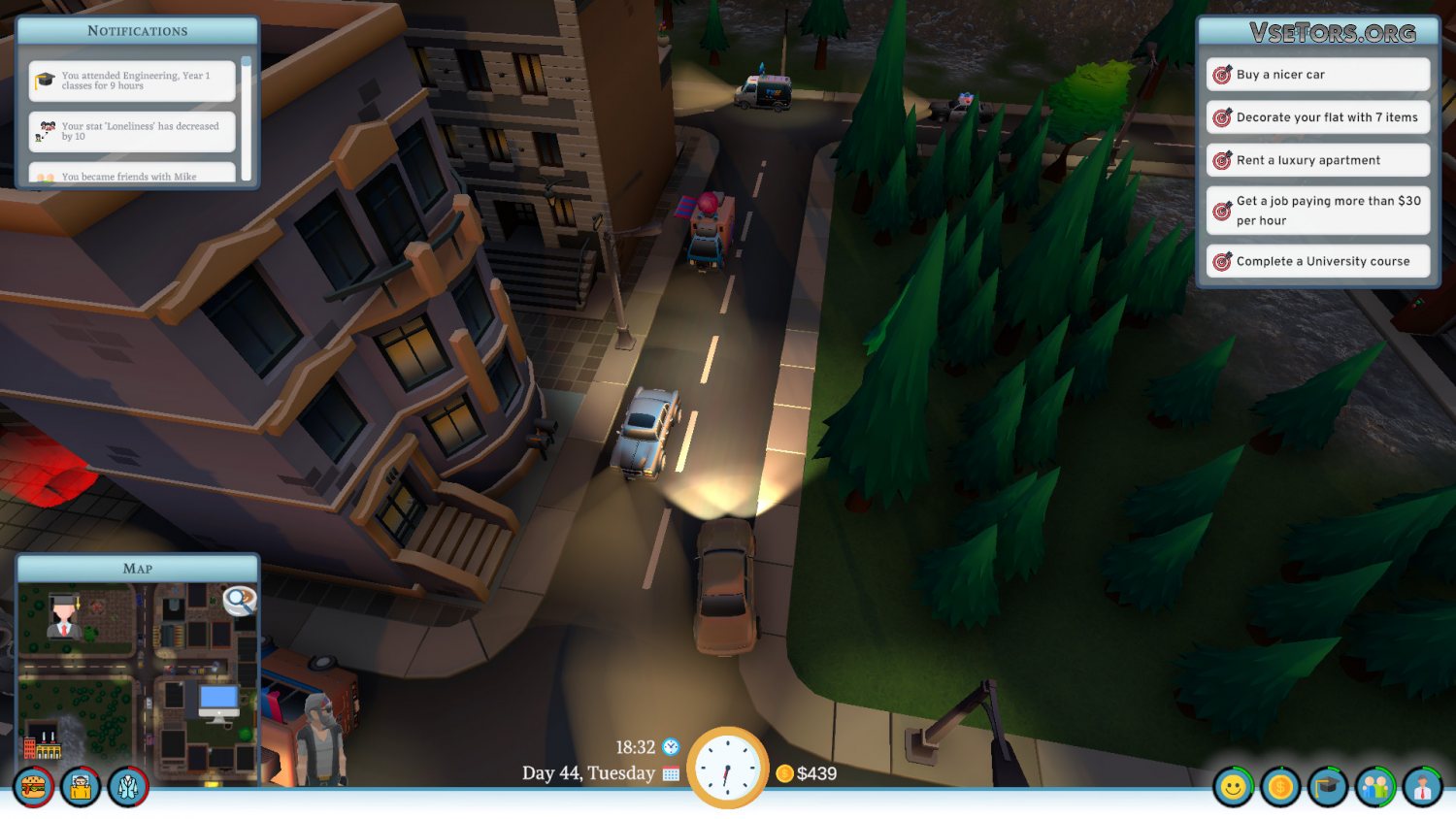1456x819 pixels.
Task: Open the Loneliness decreased notification
Action: tap(133, 131)
